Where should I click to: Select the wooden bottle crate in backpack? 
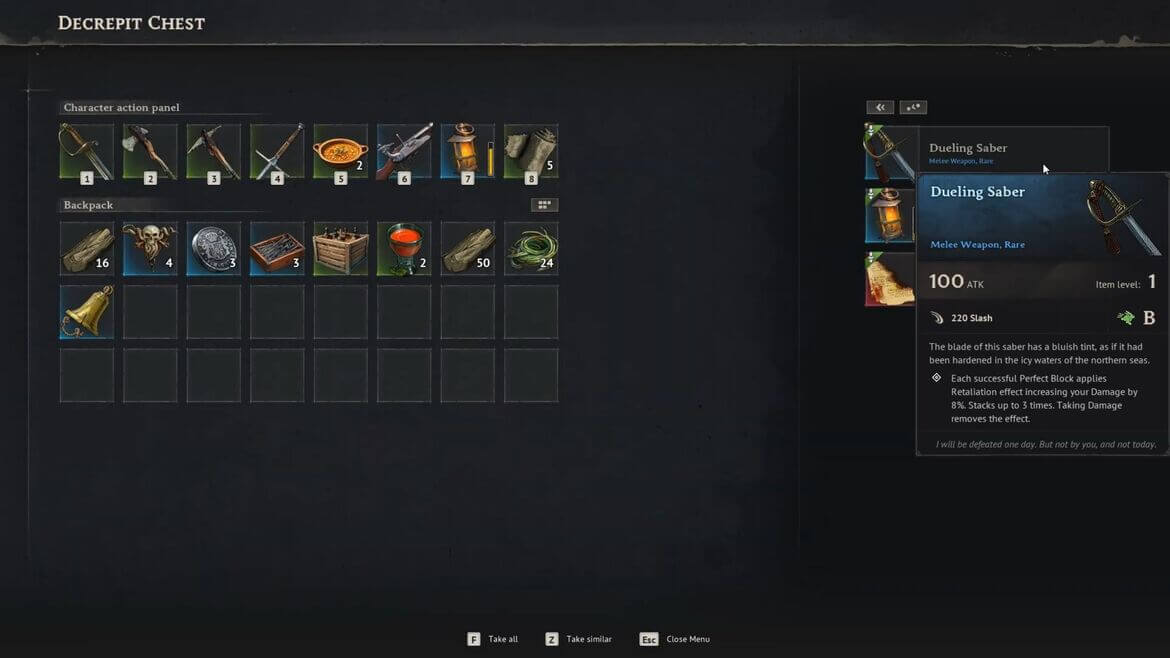point(340,248)
